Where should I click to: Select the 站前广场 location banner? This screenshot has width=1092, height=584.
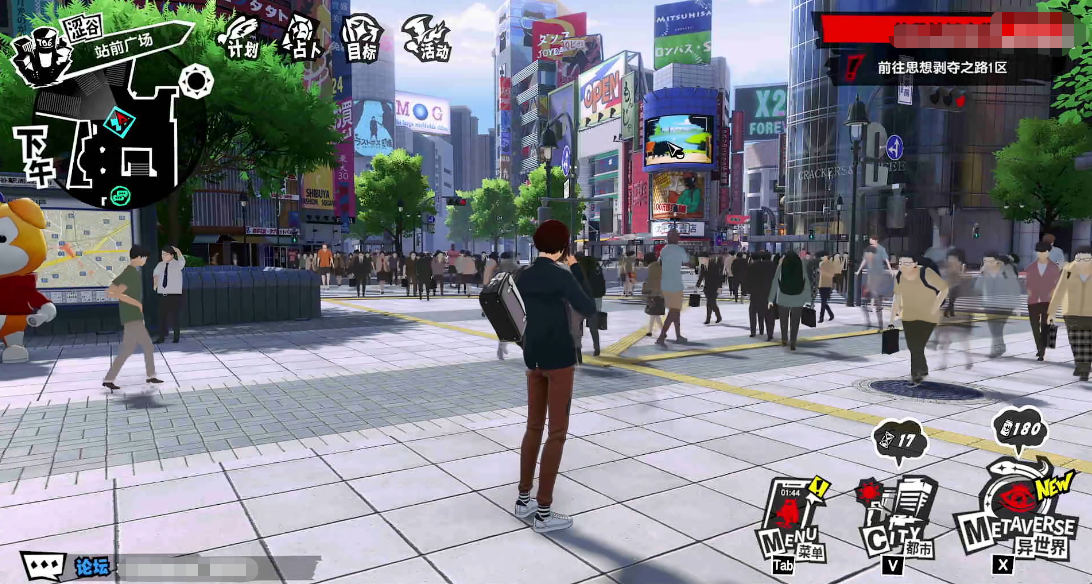(x=125, y=43)
